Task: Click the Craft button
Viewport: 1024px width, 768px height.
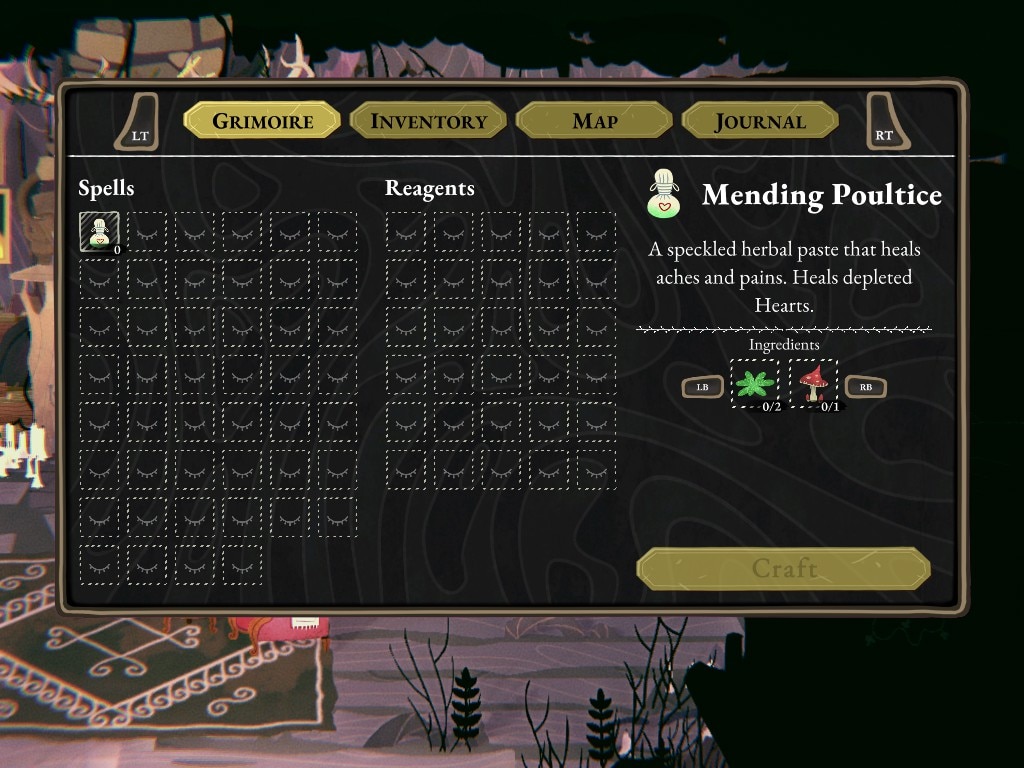Action: (x=784, y=569)
